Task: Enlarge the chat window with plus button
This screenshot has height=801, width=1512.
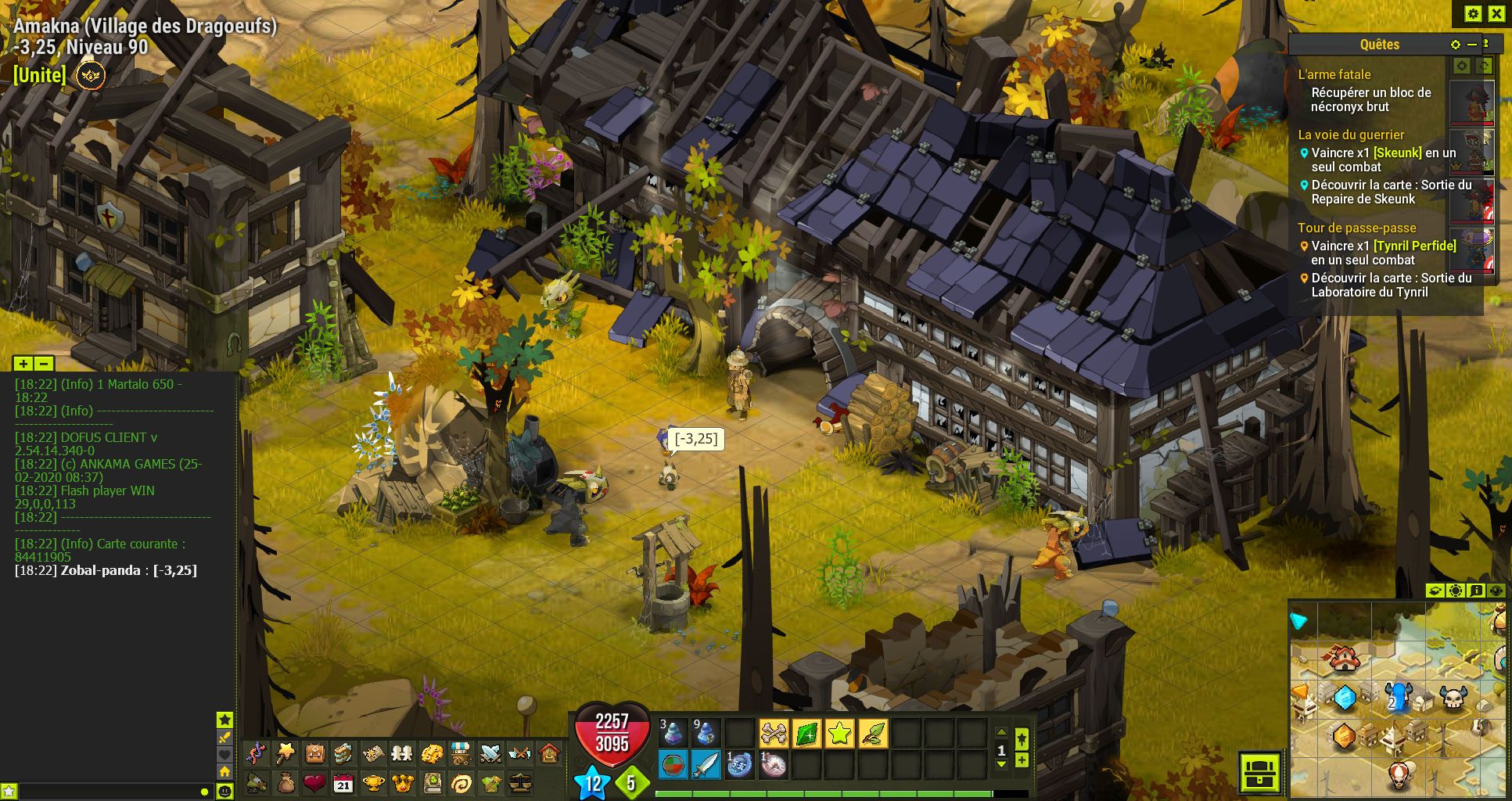Action: 23,364
